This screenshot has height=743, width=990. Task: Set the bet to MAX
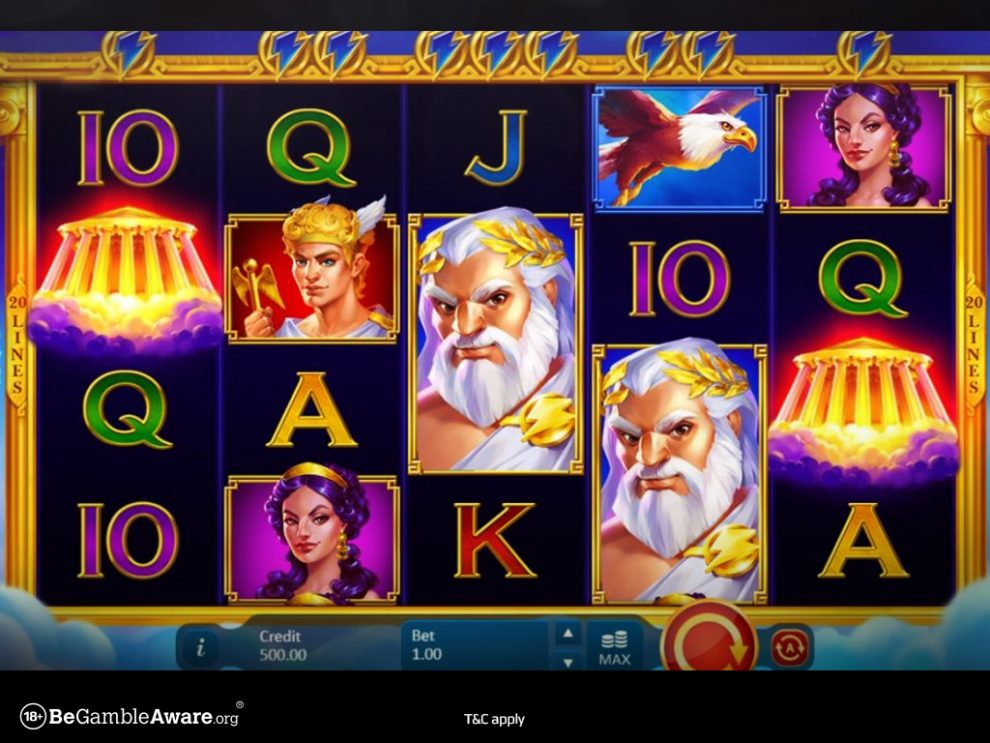coord(614,647)
